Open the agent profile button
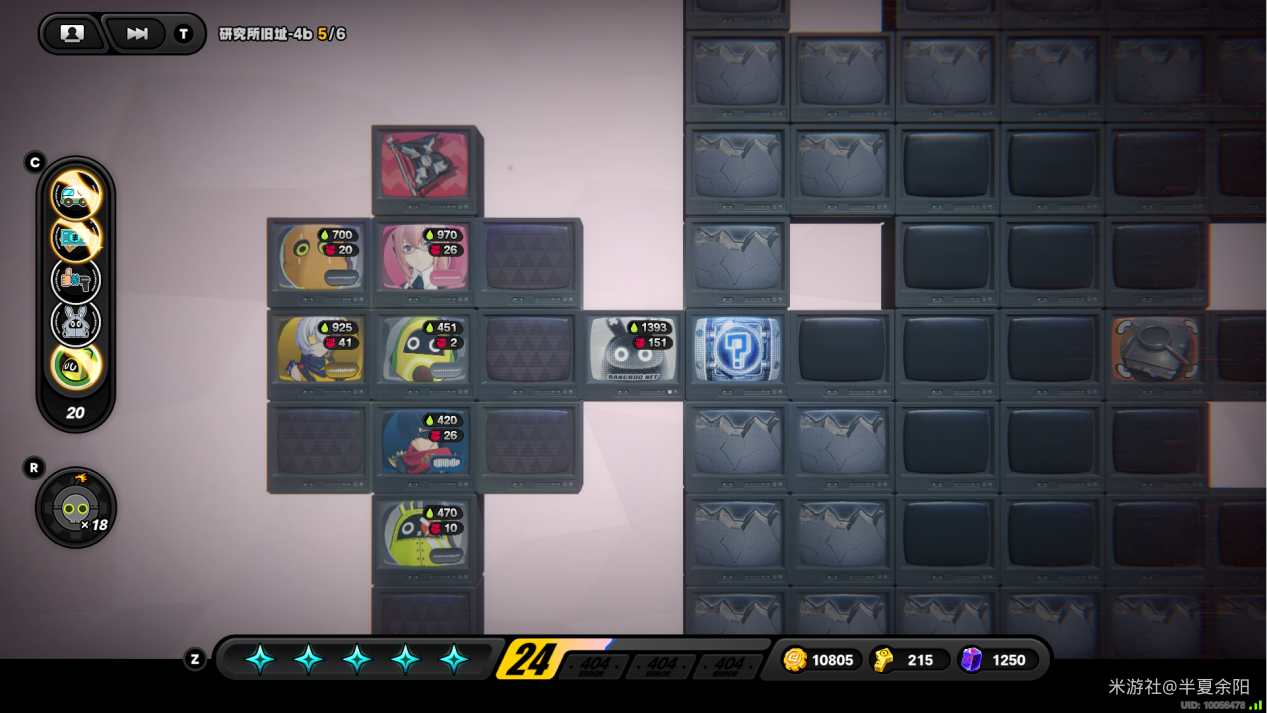Screen dimensions: 1267x713 72,34
